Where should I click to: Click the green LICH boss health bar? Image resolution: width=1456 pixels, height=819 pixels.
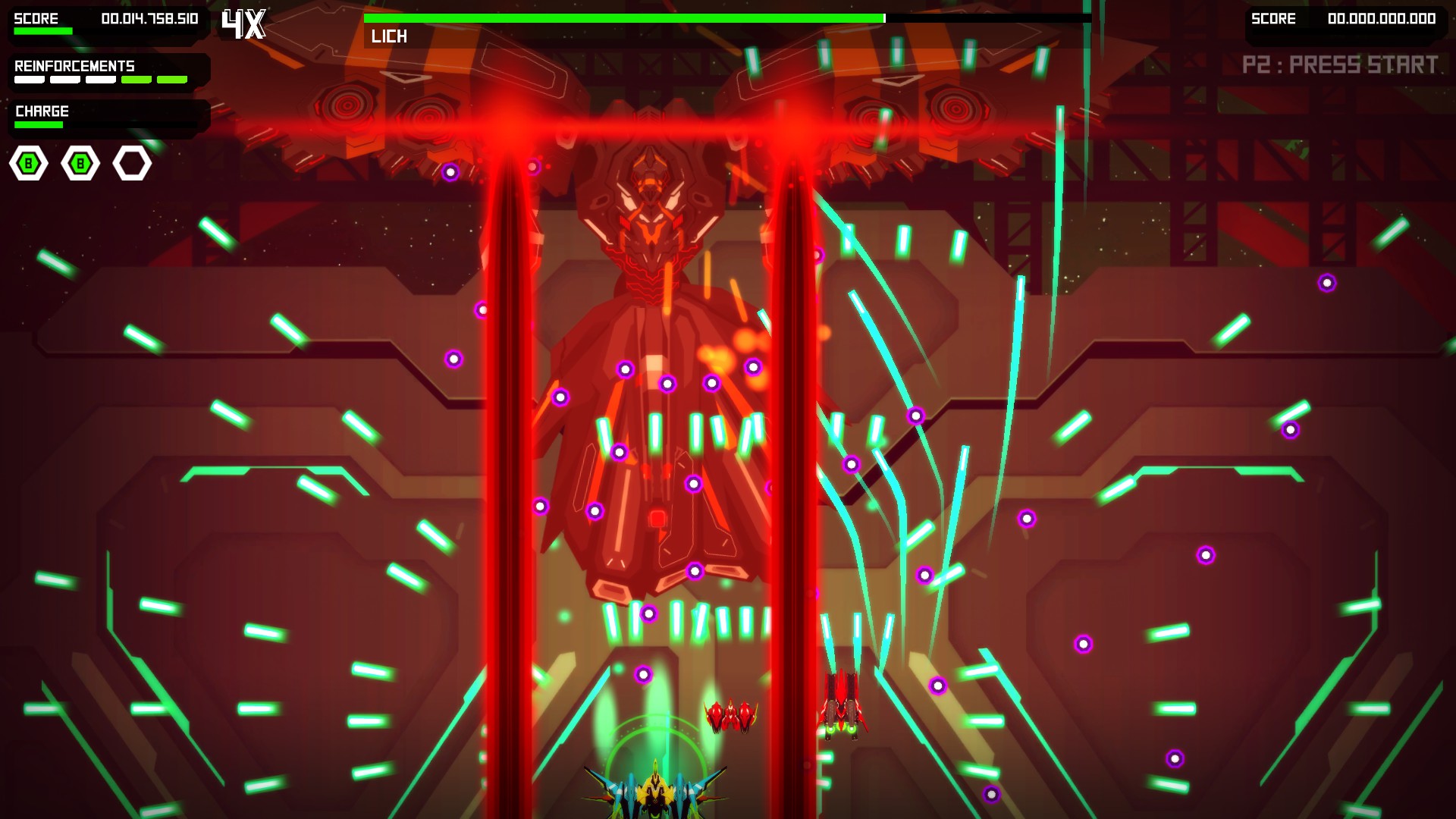pos(622,15)
